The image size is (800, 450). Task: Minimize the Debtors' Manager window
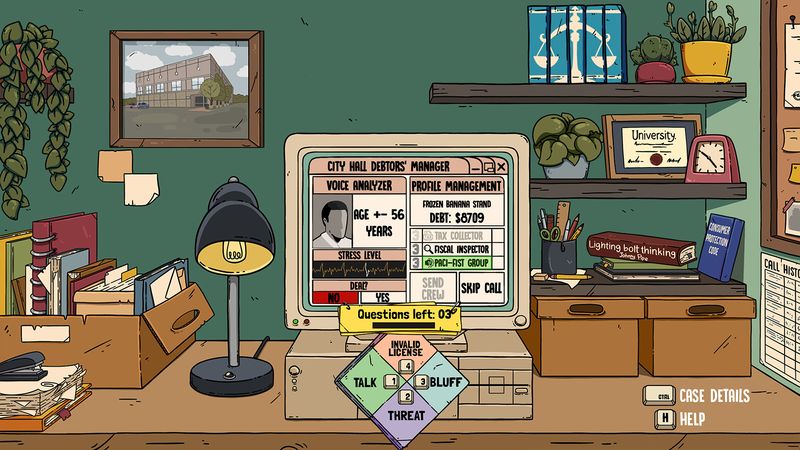click(x=476, y=166)
